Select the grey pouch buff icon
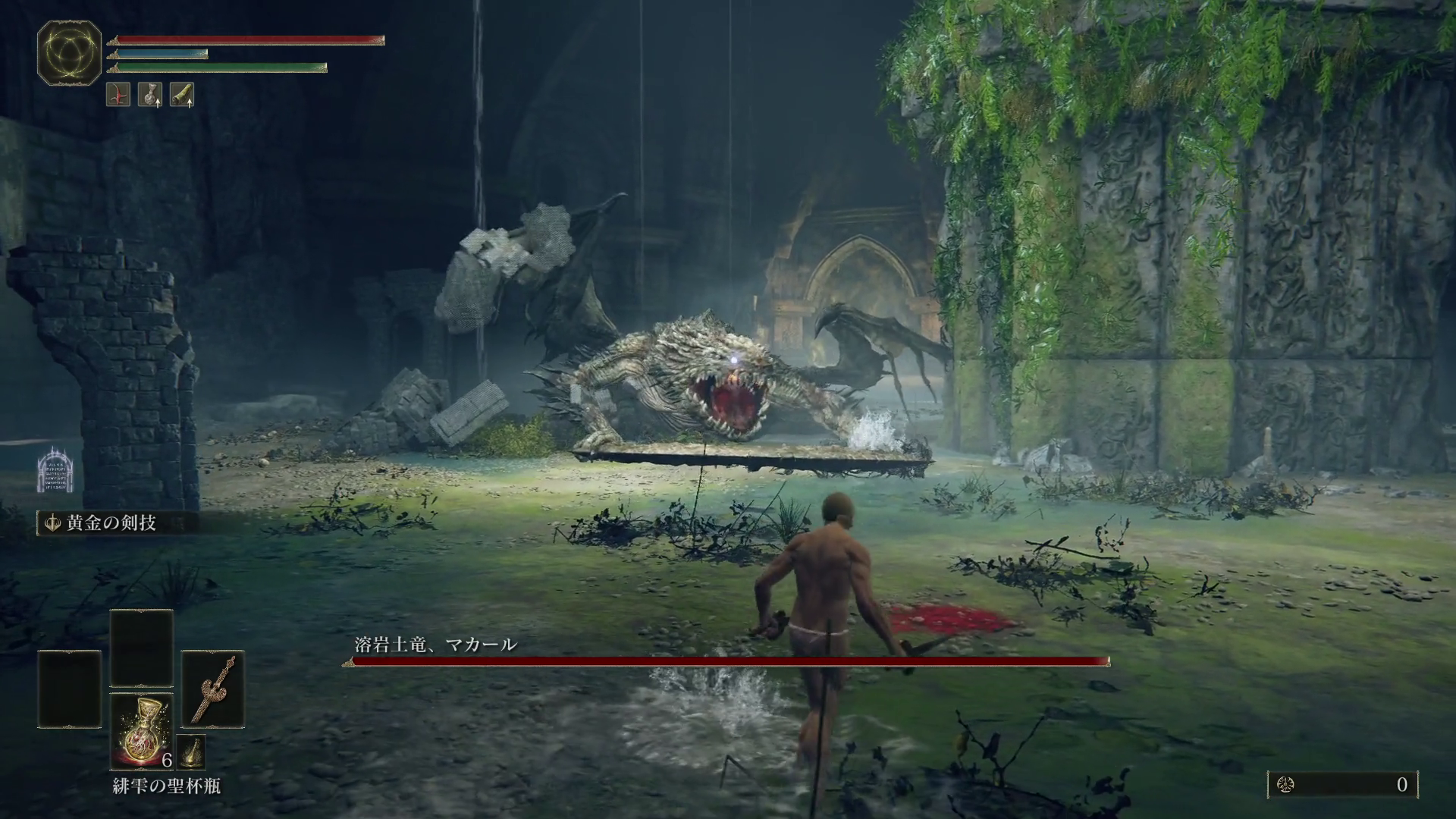 [150, 95]
